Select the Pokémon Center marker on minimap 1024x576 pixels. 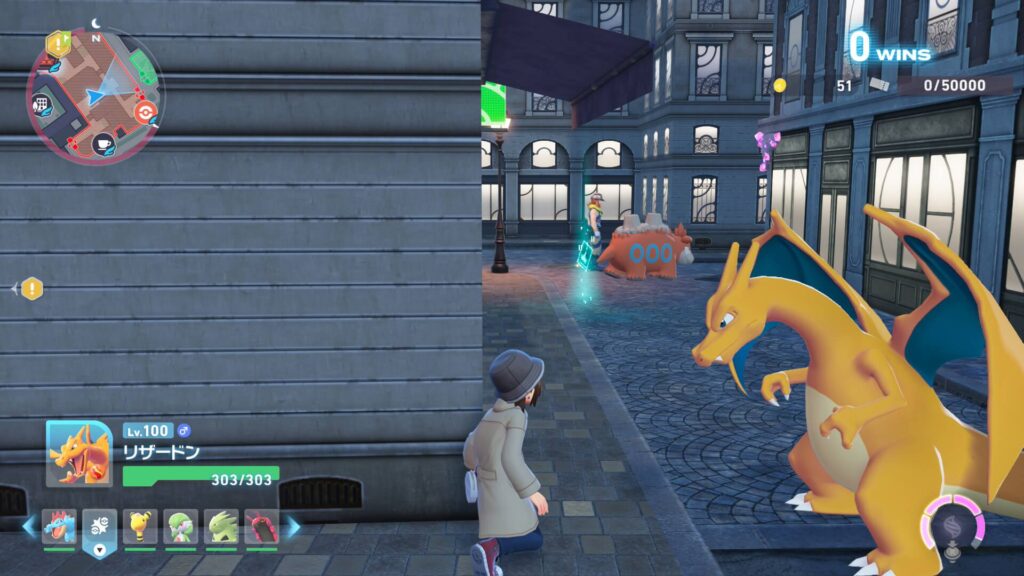pos(146,111)
